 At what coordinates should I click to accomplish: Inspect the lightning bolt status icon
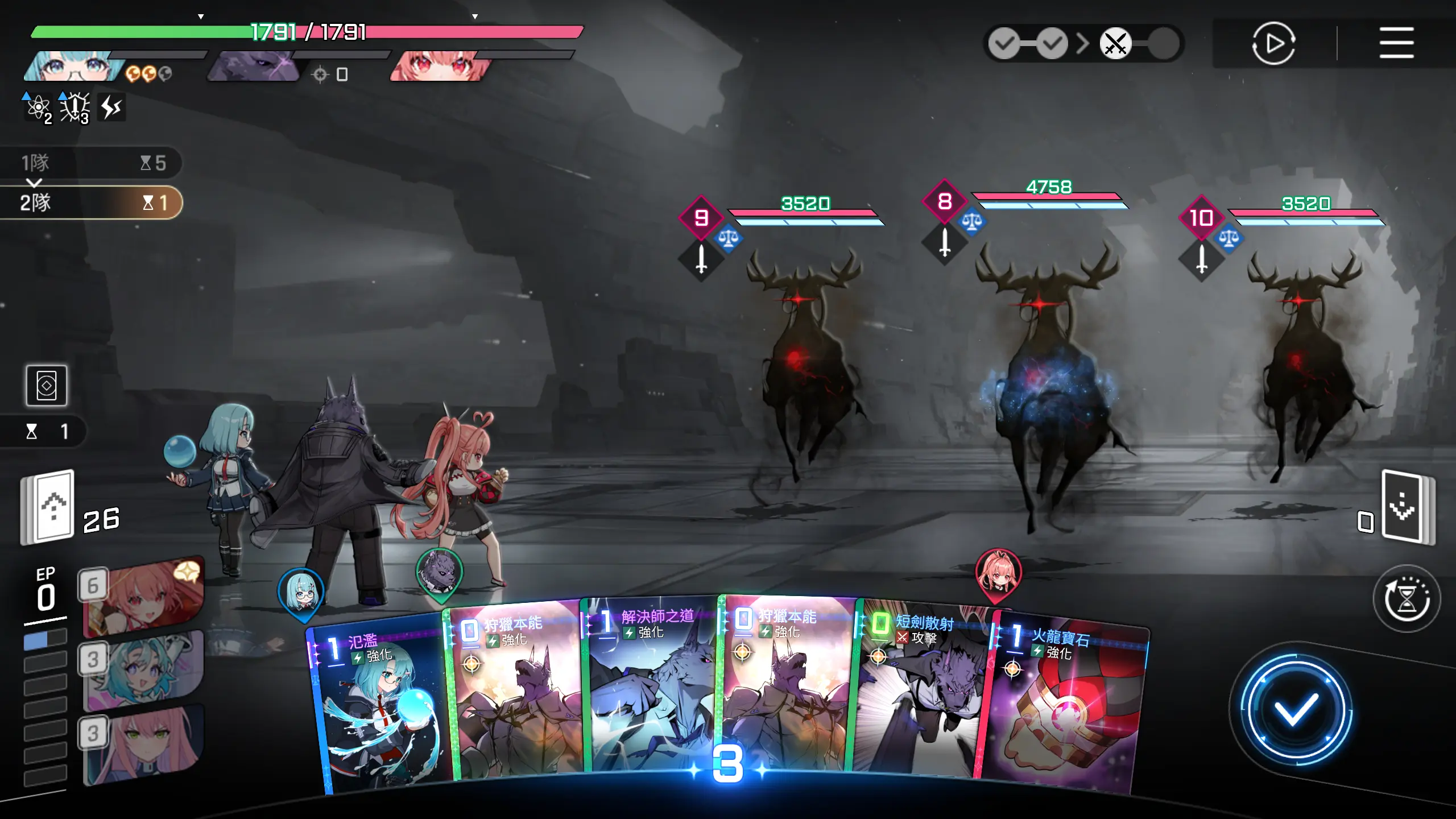point(111,107)
